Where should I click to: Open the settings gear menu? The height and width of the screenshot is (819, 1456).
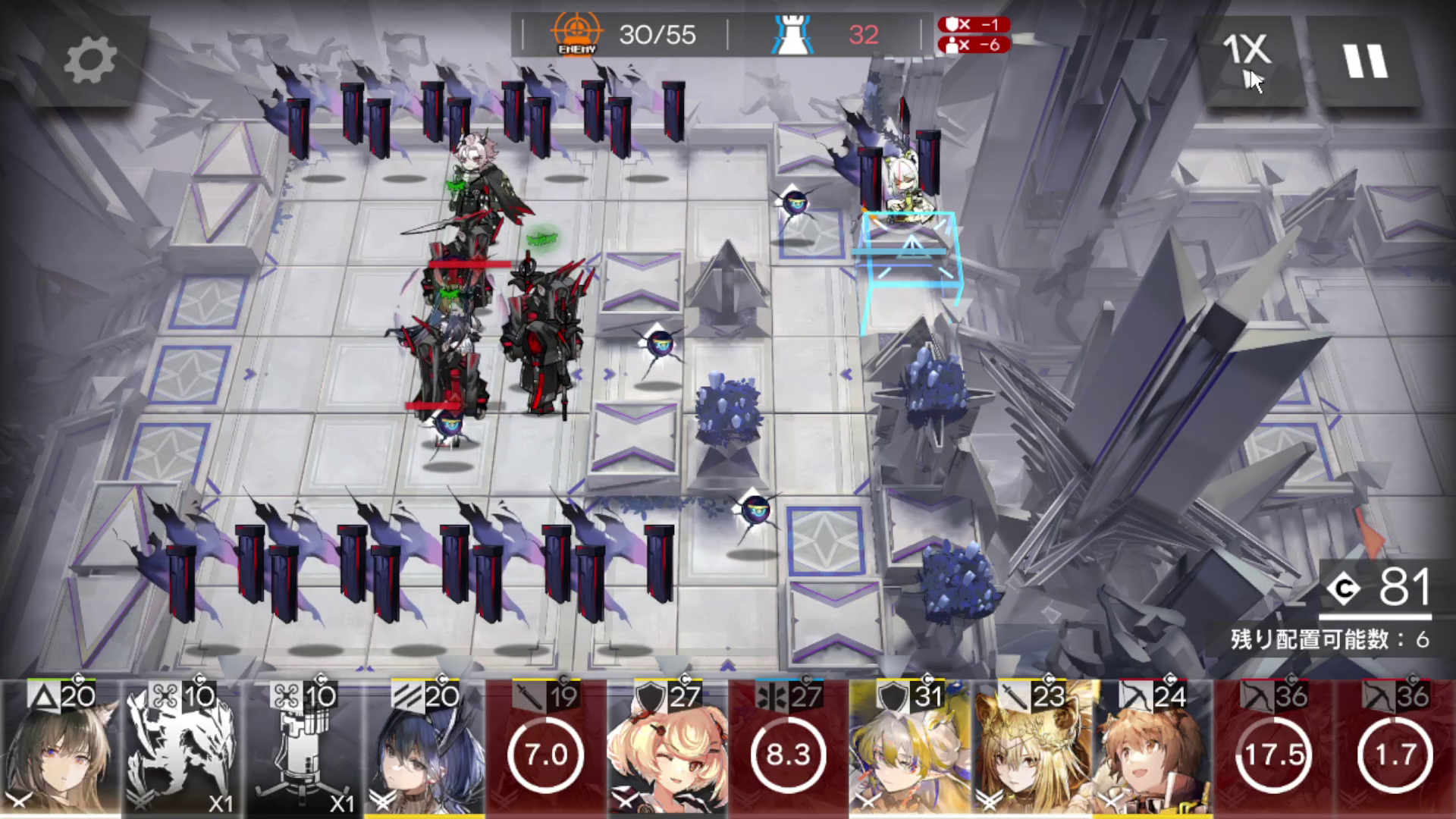point(89,61)
